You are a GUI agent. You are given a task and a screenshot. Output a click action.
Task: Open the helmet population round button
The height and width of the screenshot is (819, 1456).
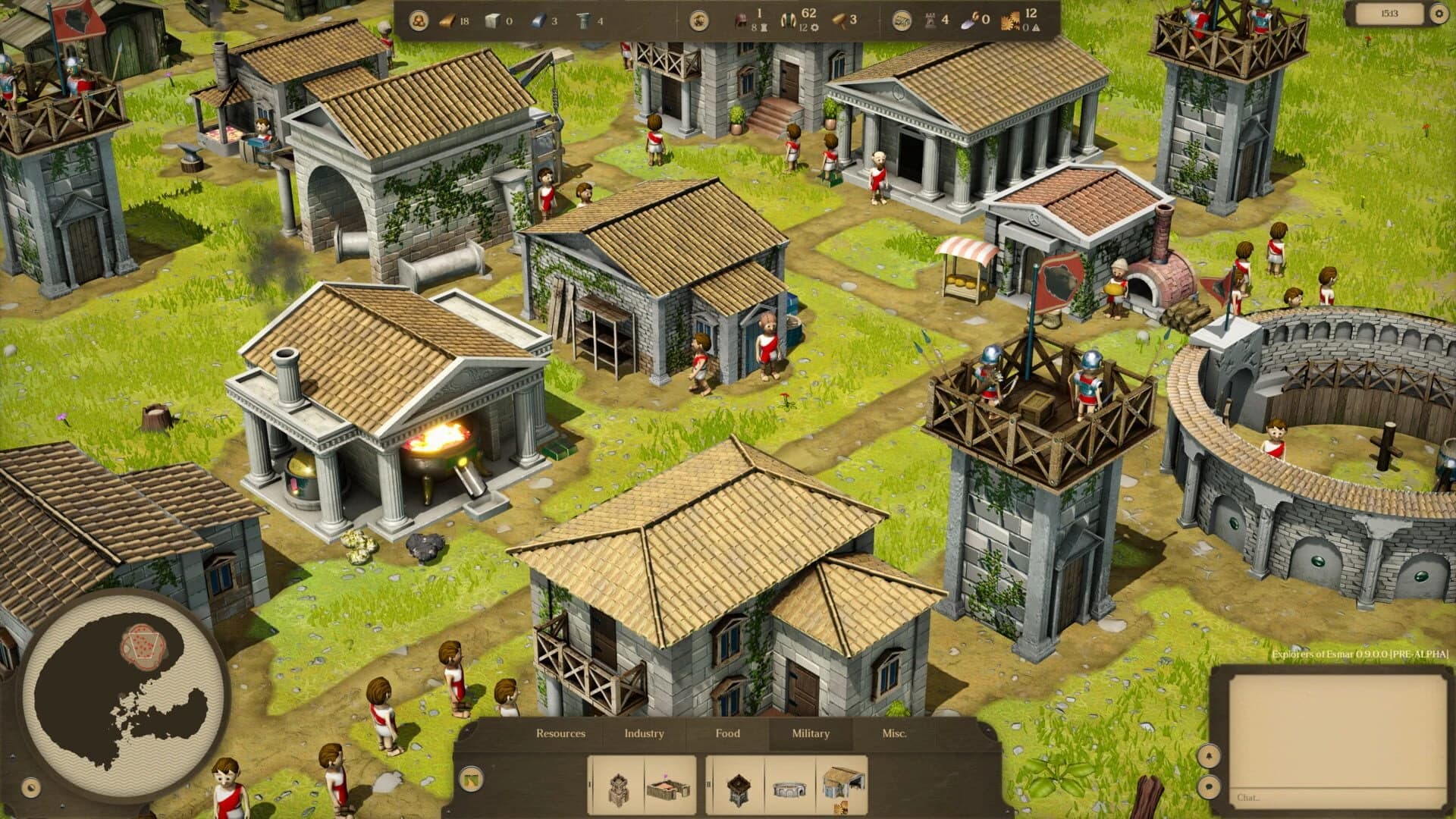[699, 21]
